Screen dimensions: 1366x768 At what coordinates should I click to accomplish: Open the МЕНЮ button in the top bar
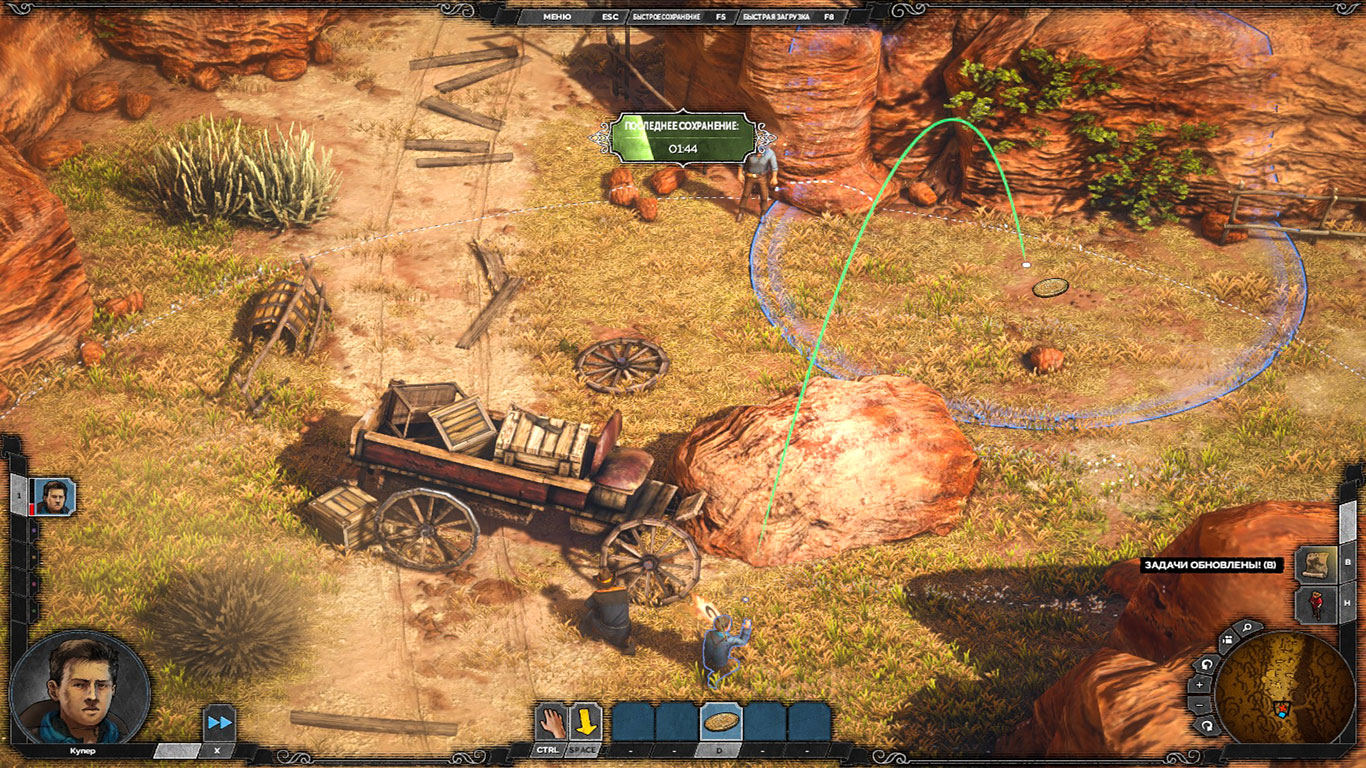pyautogui.click(x=557, y=17)
